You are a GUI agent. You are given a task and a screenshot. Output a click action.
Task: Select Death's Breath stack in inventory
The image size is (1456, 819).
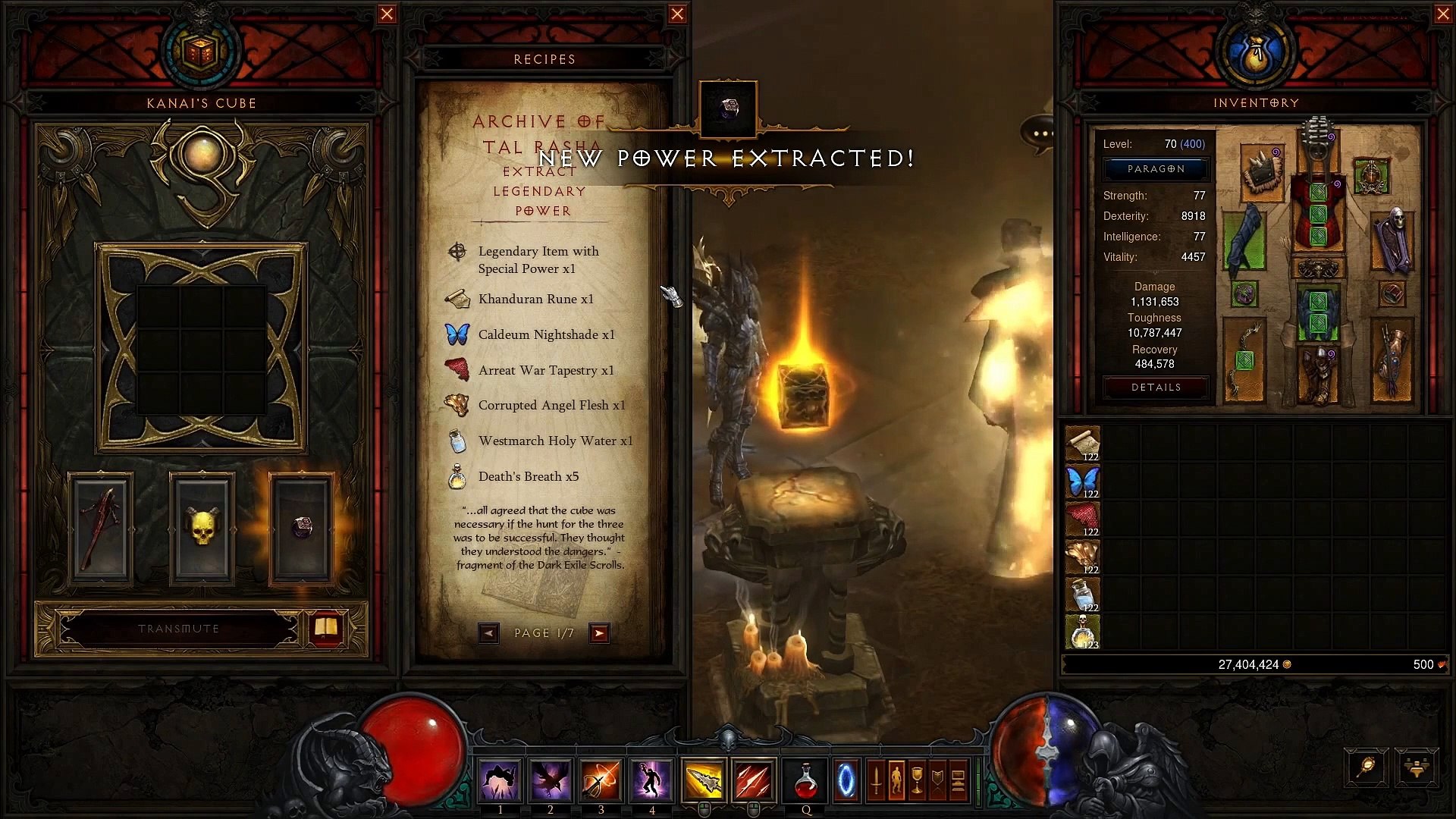(x=1082, y=632)
